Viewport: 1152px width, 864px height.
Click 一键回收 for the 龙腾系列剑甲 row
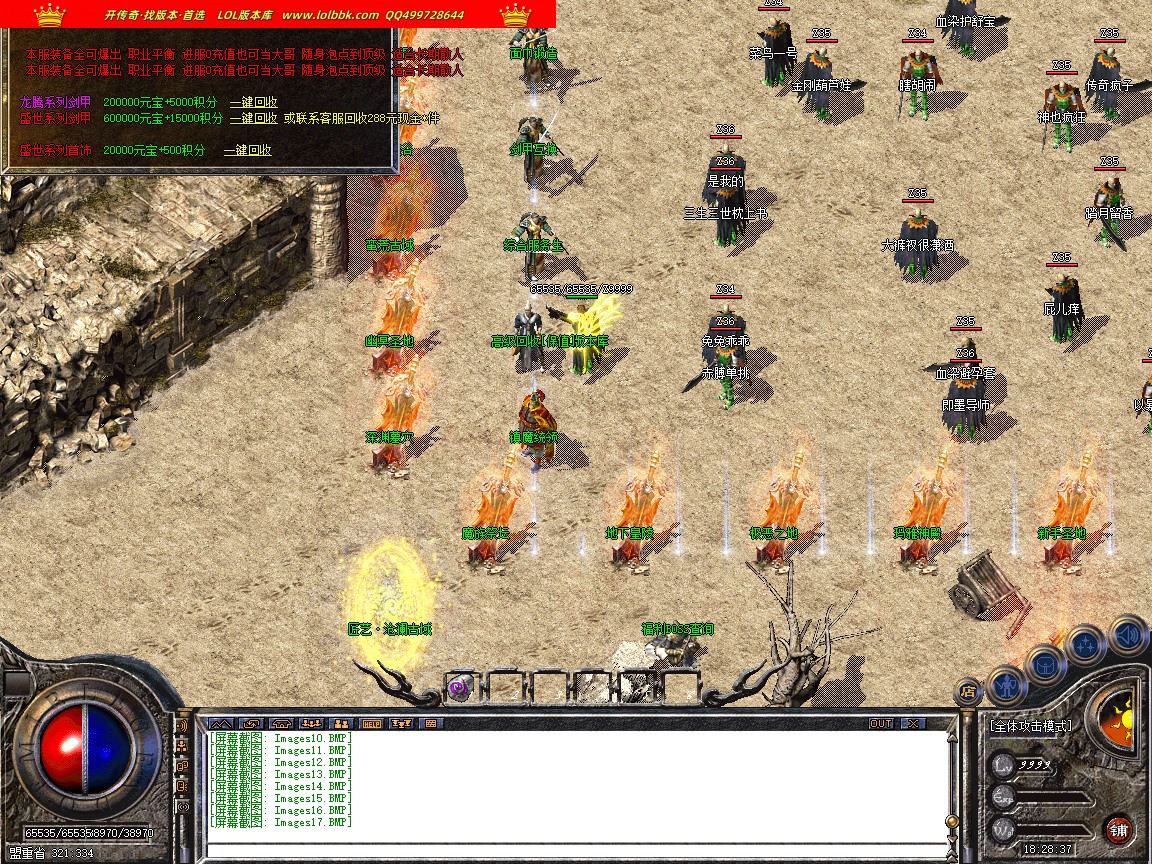point(253,102)
